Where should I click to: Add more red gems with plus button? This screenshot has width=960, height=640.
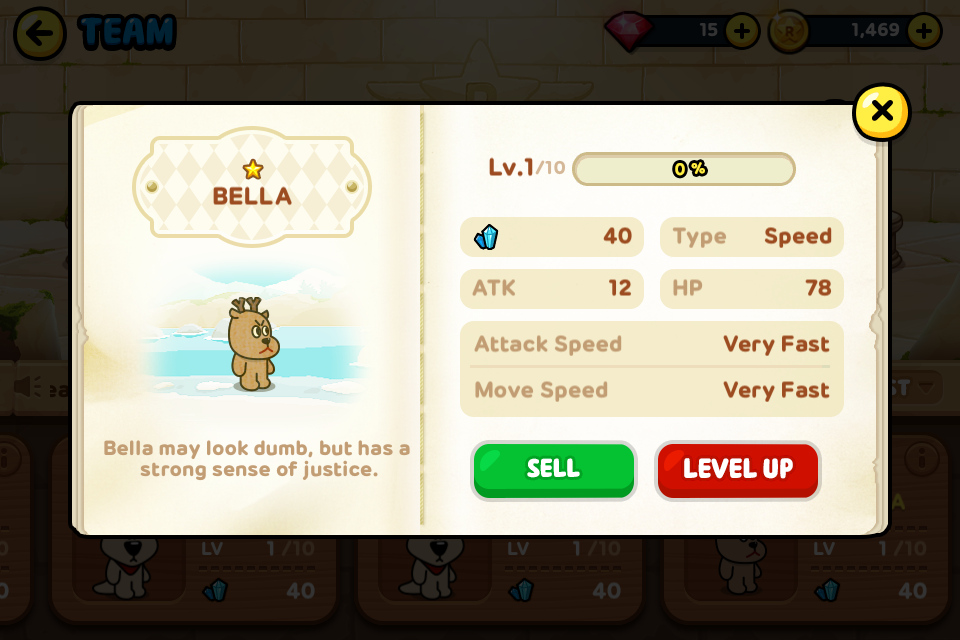pyautogui.click(x=741, y=31)
